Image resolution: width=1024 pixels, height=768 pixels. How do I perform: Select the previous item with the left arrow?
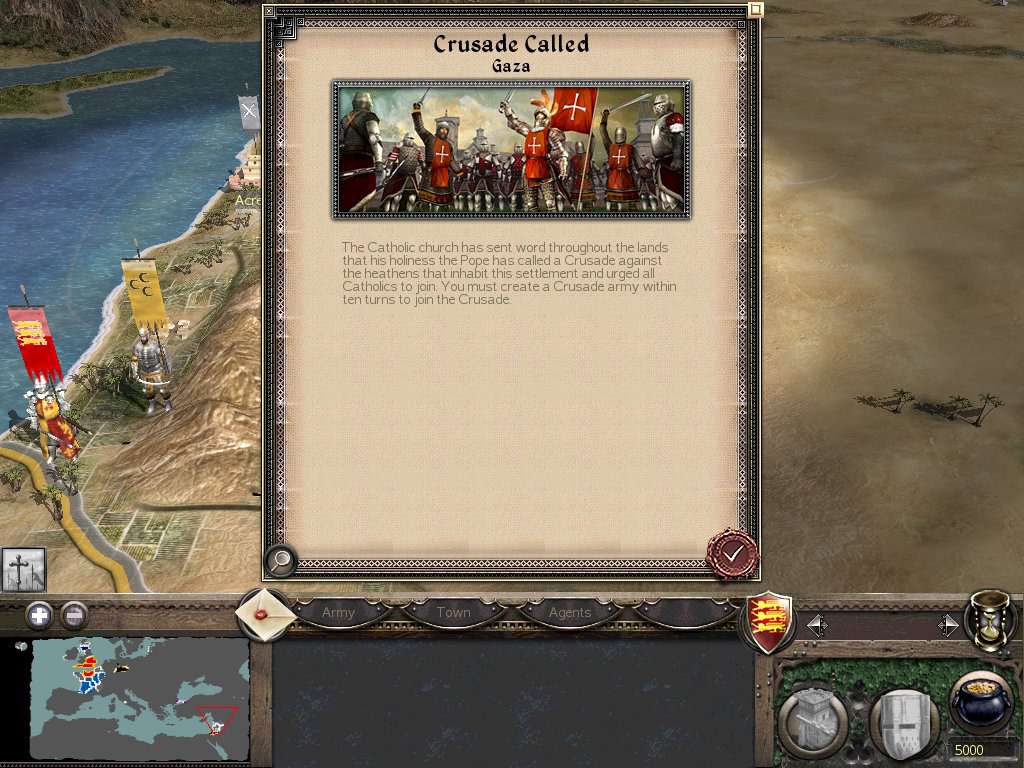coord(817,626)
